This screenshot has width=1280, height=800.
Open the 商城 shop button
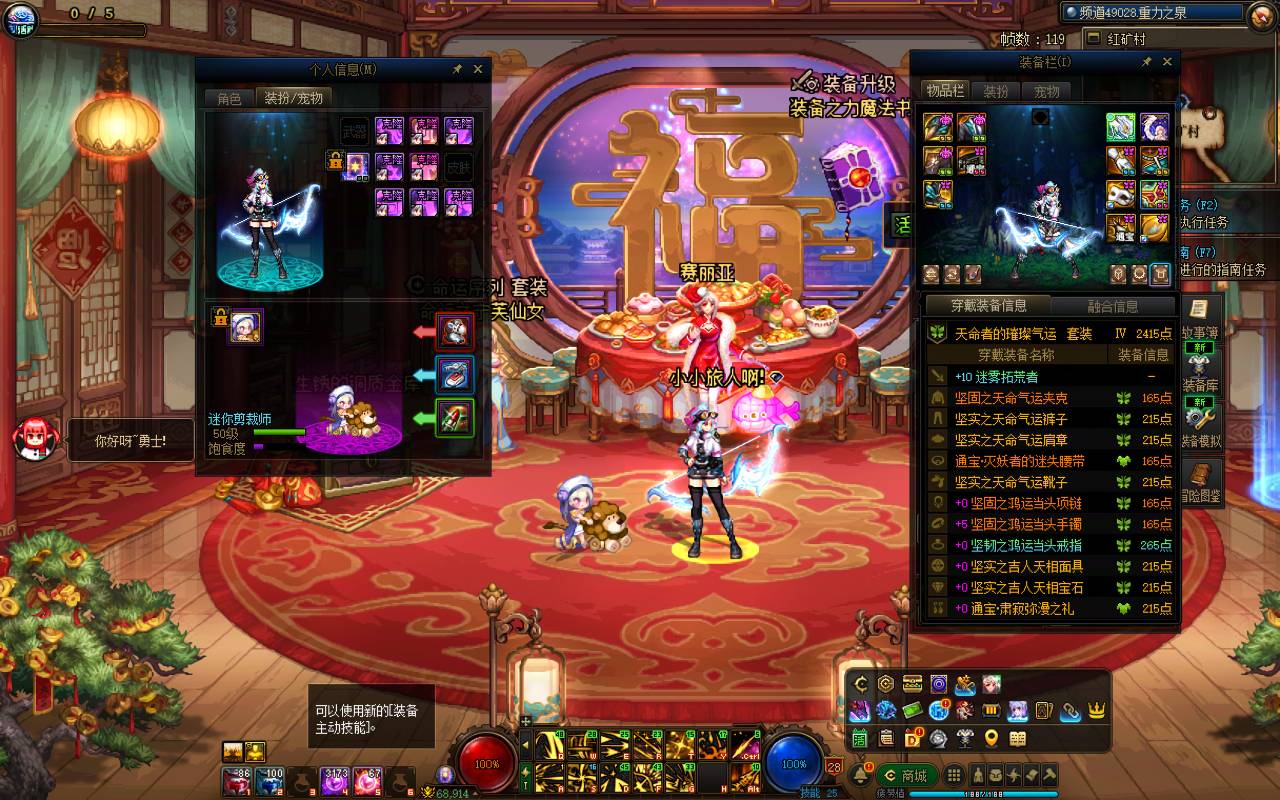tap(908, 776)
